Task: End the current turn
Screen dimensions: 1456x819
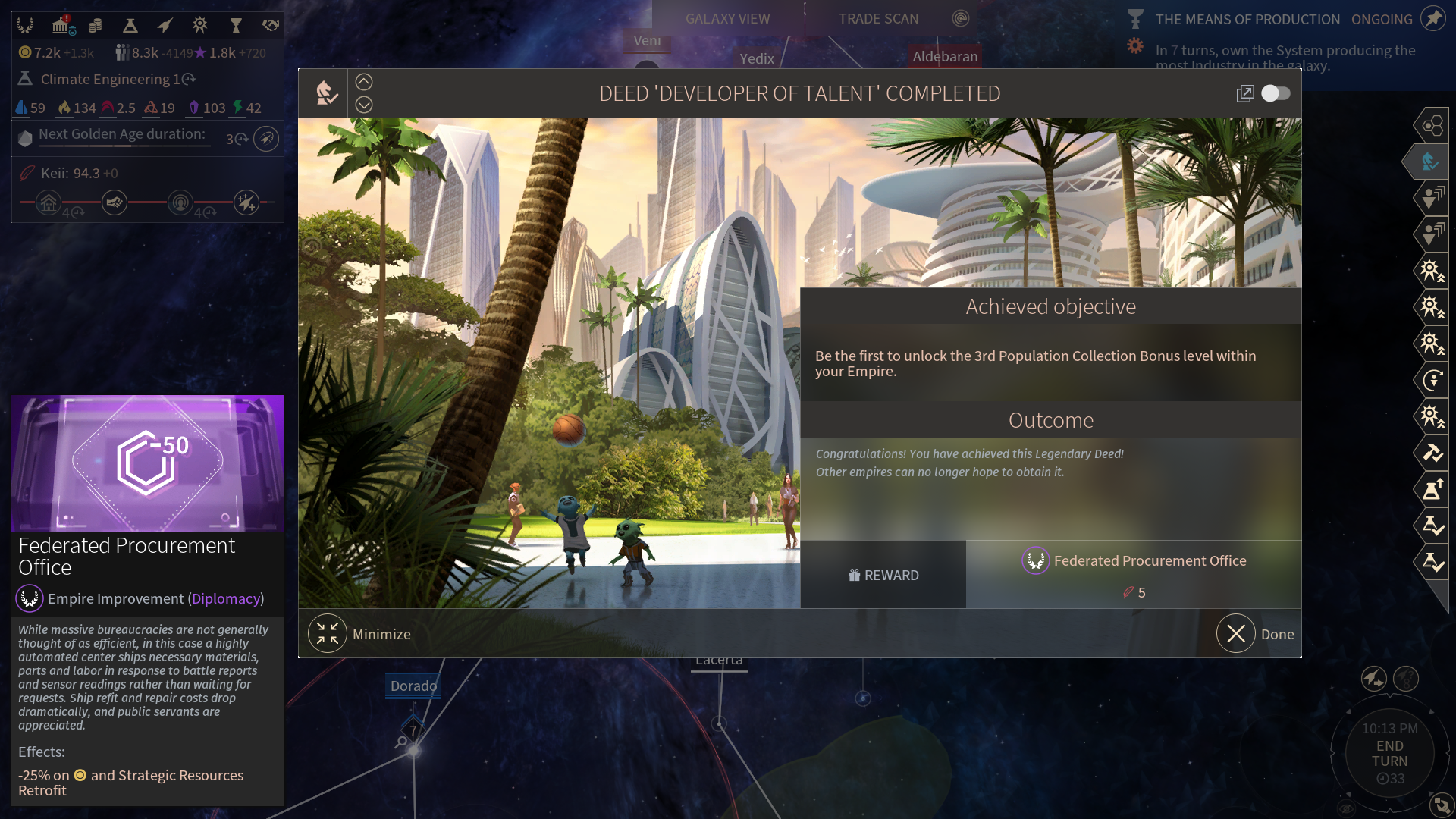Action: [x=1389, y=754]
